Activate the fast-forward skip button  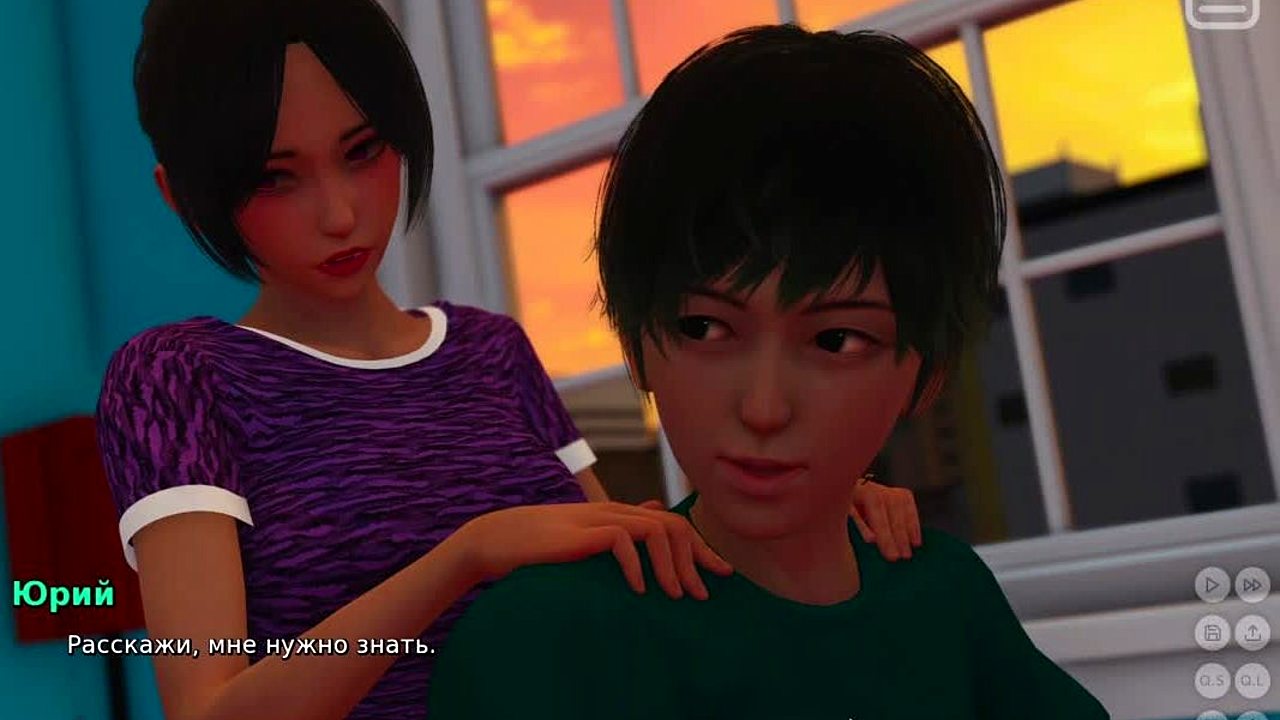(x=1251, y=585)
